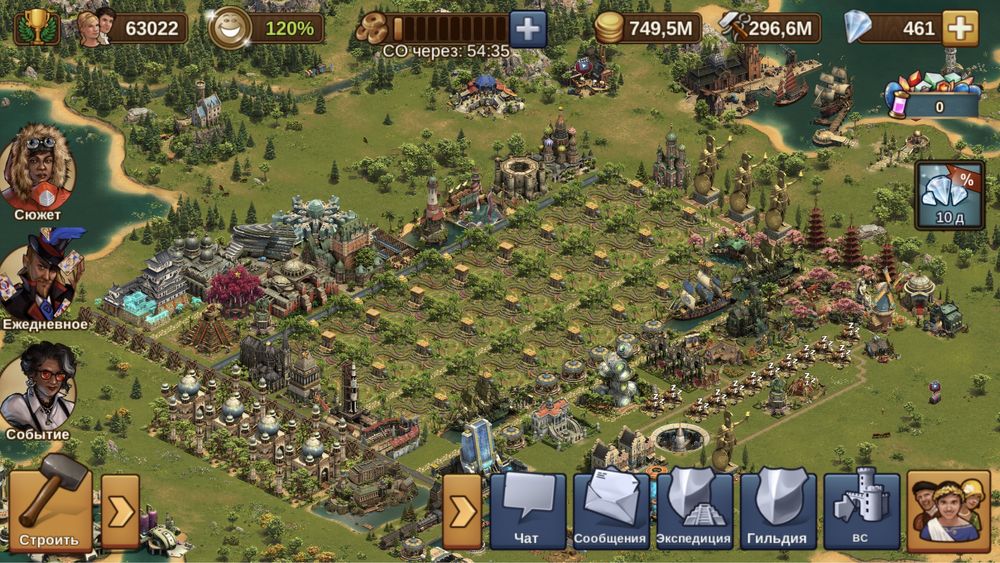Image resolution: width=1000 pixels, height=563 pixels.
Task: Open the Чат panel
Action: point(527,510)
